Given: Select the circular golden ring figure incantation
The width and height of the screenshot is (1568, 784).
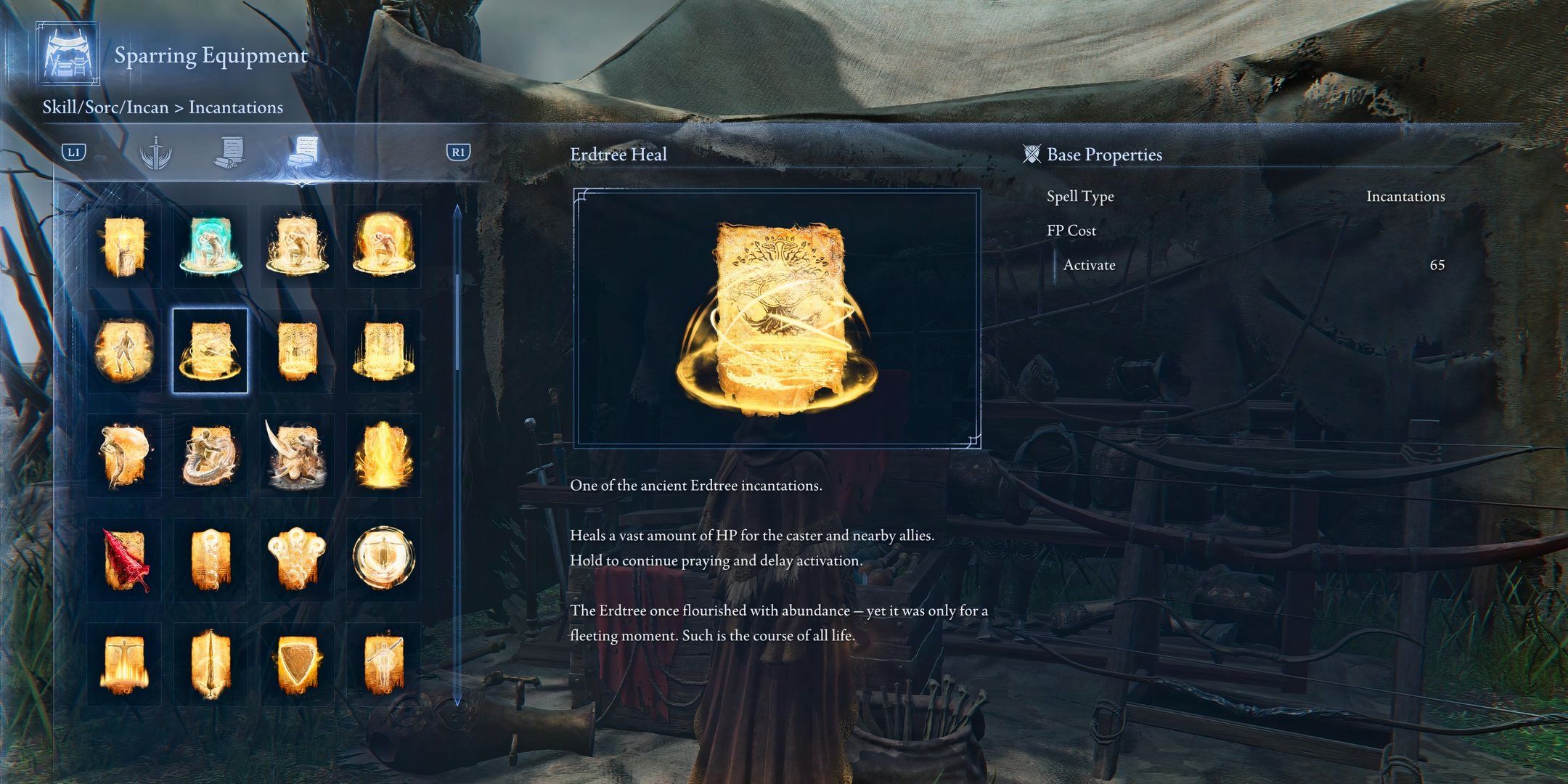Looking at the screenshot, I should (x=383, y=560).
